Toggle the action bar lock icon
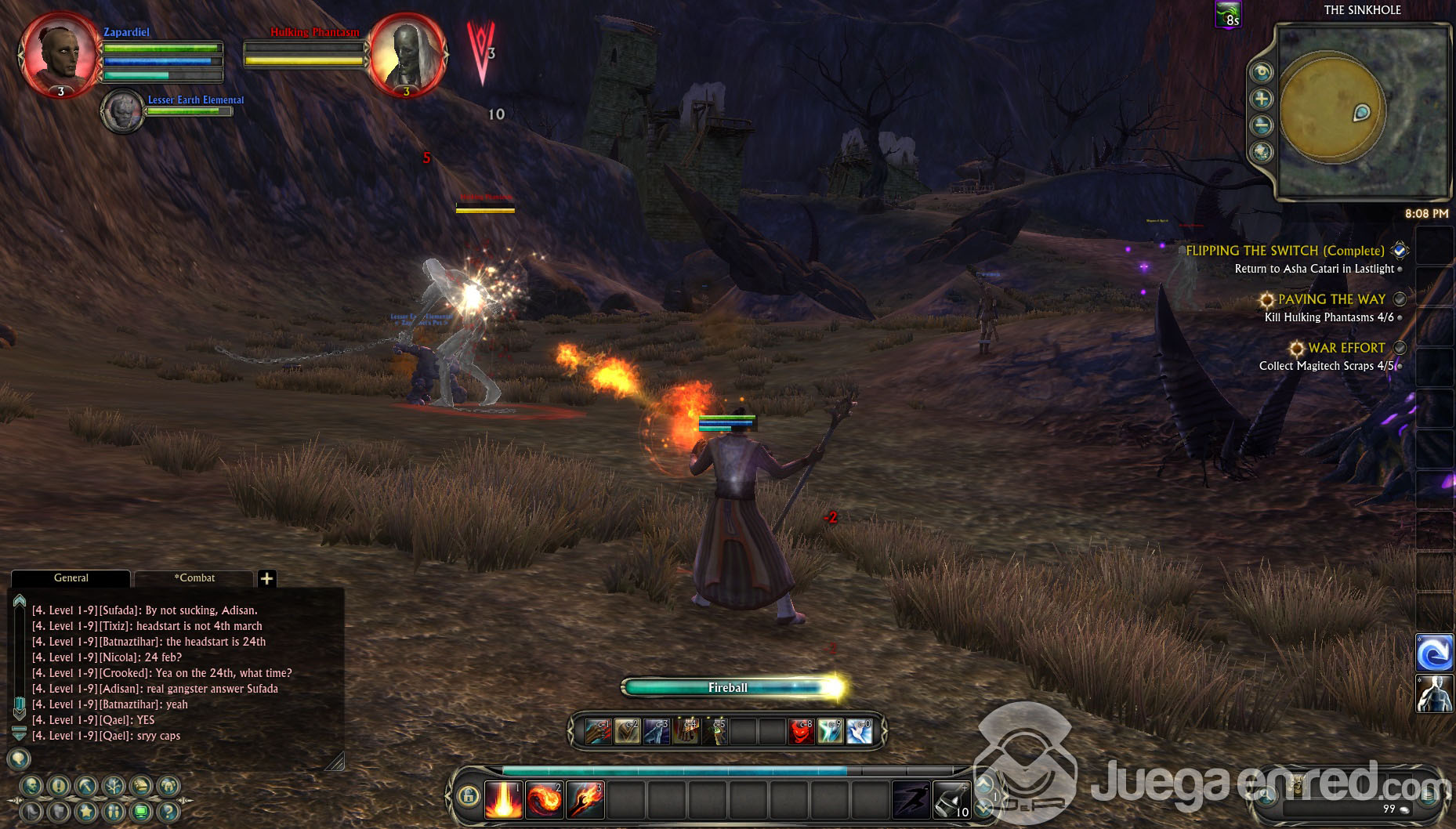1456x829 pixels. pos(469,797)
